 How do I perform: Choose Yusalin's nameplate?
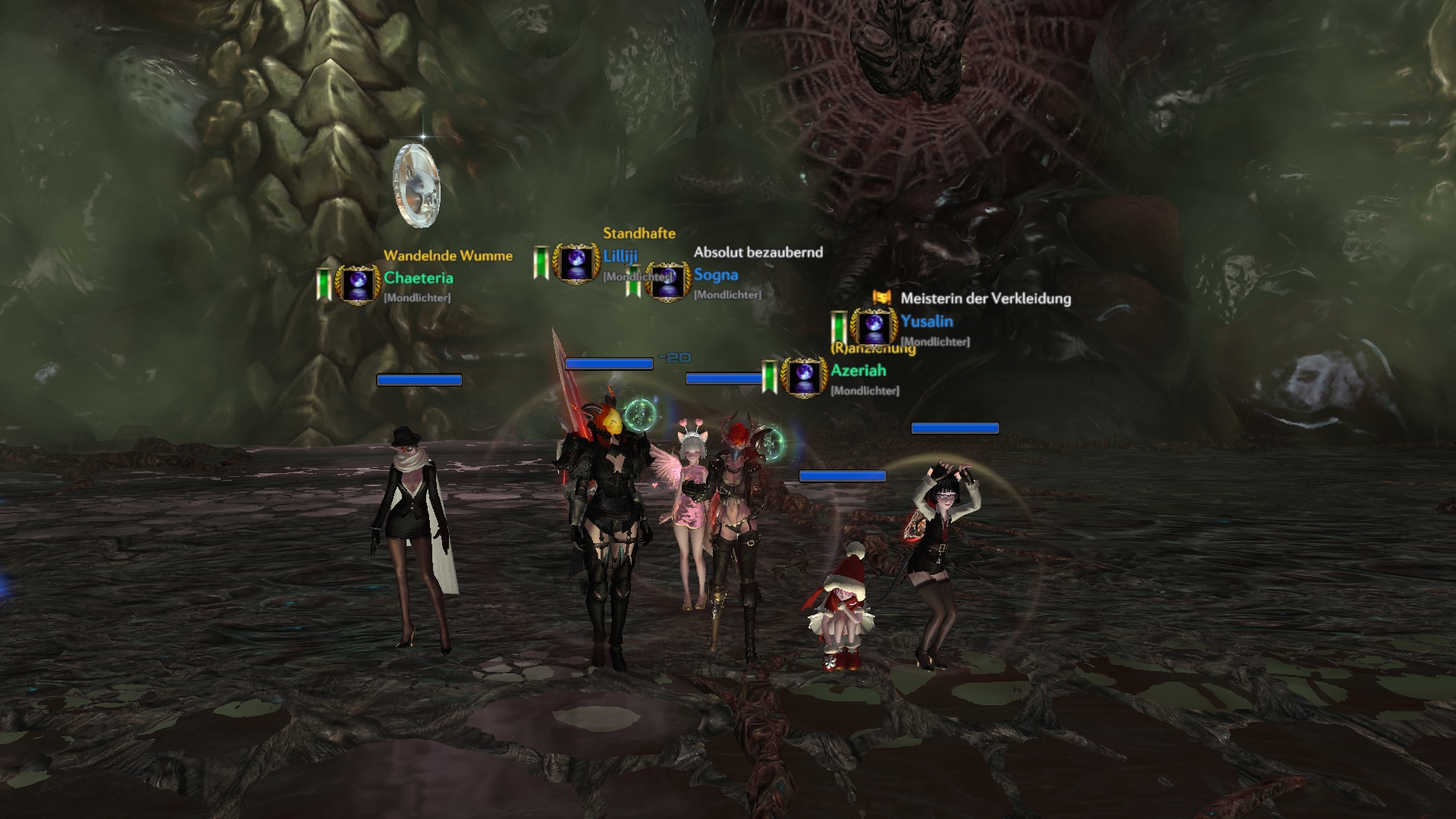927,322
